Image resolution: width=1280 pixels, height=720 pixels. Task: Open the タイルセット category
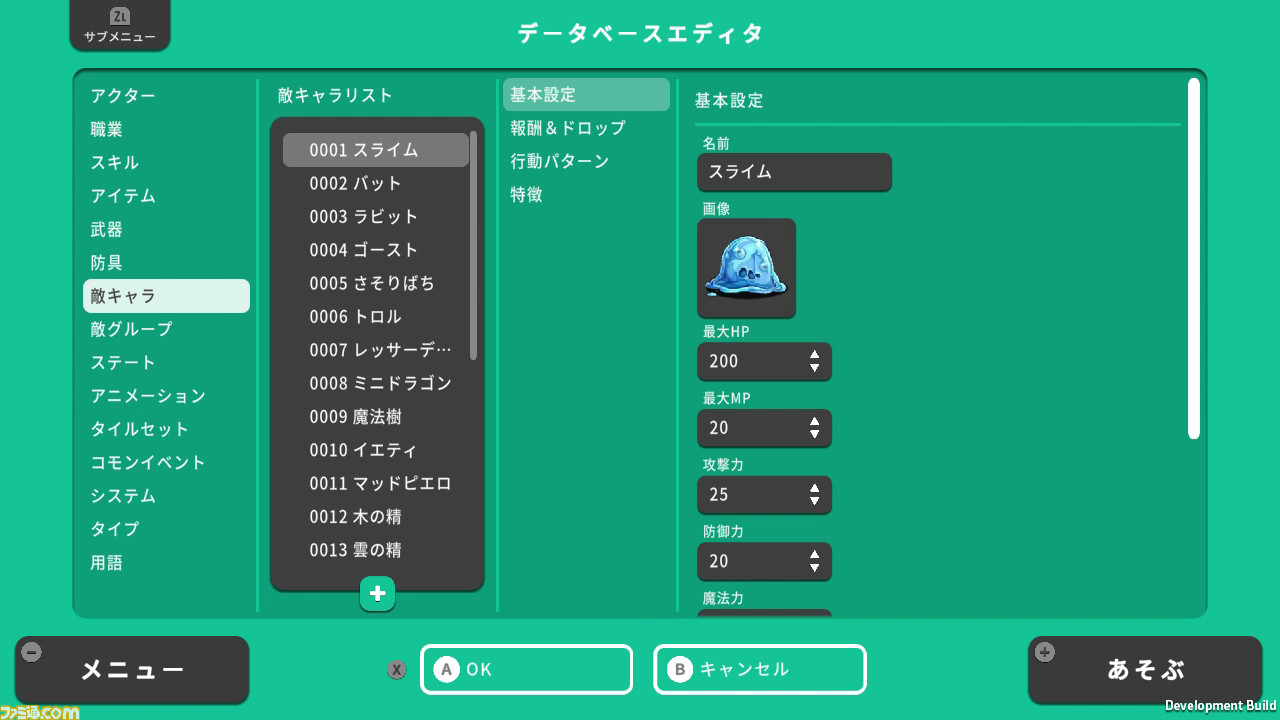tap(141, 429)
